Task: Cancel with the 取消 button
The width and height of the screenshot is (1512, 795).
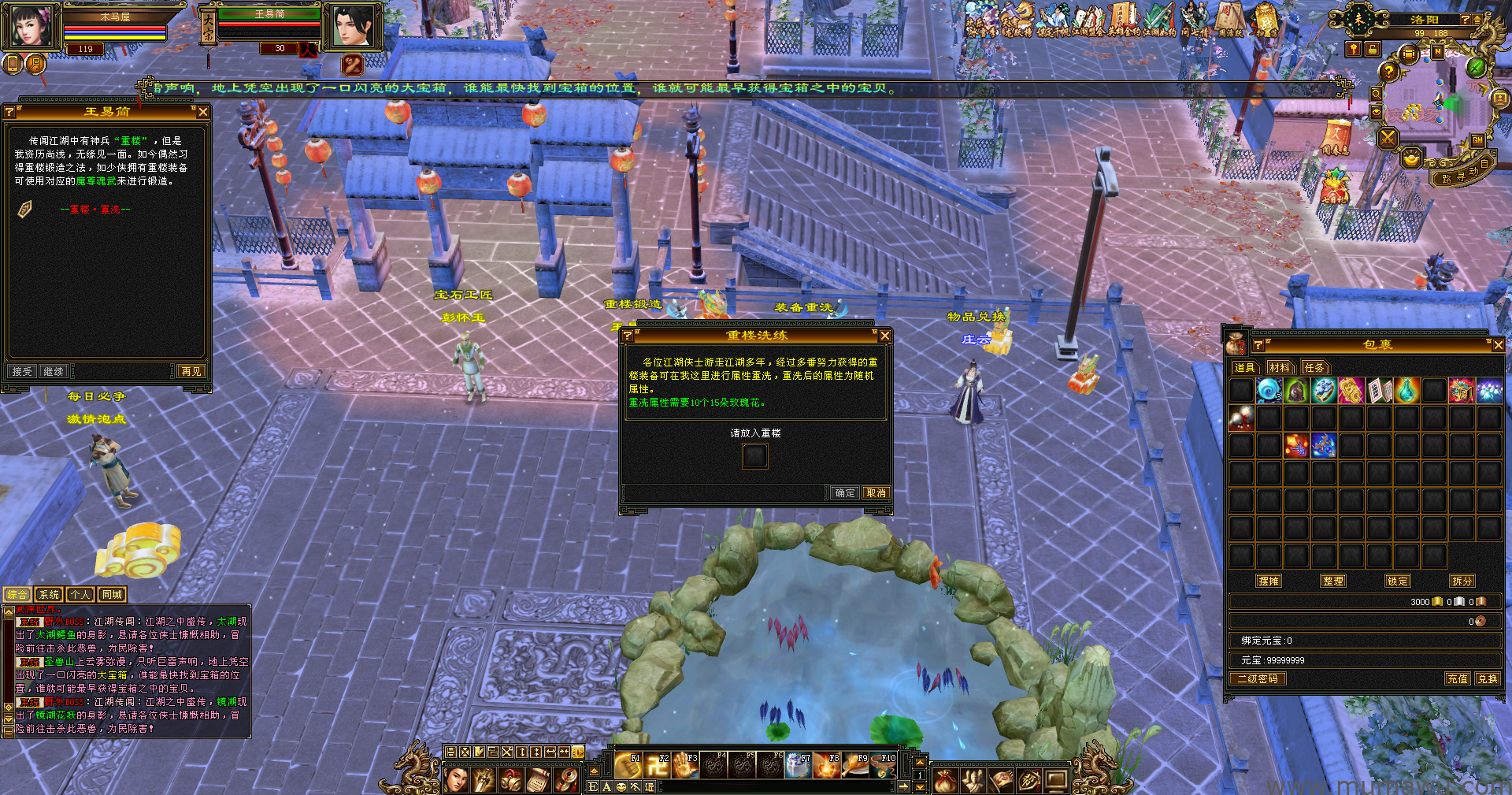Action: [876, 492]
